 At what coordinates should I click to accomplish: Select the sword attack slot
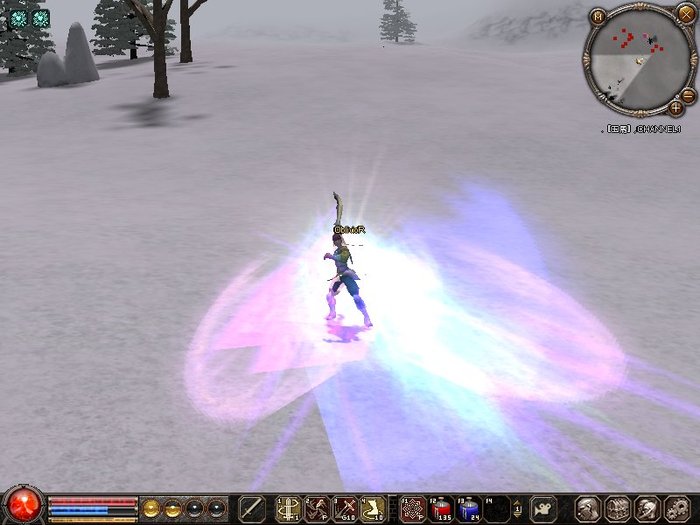coord(253,509)
